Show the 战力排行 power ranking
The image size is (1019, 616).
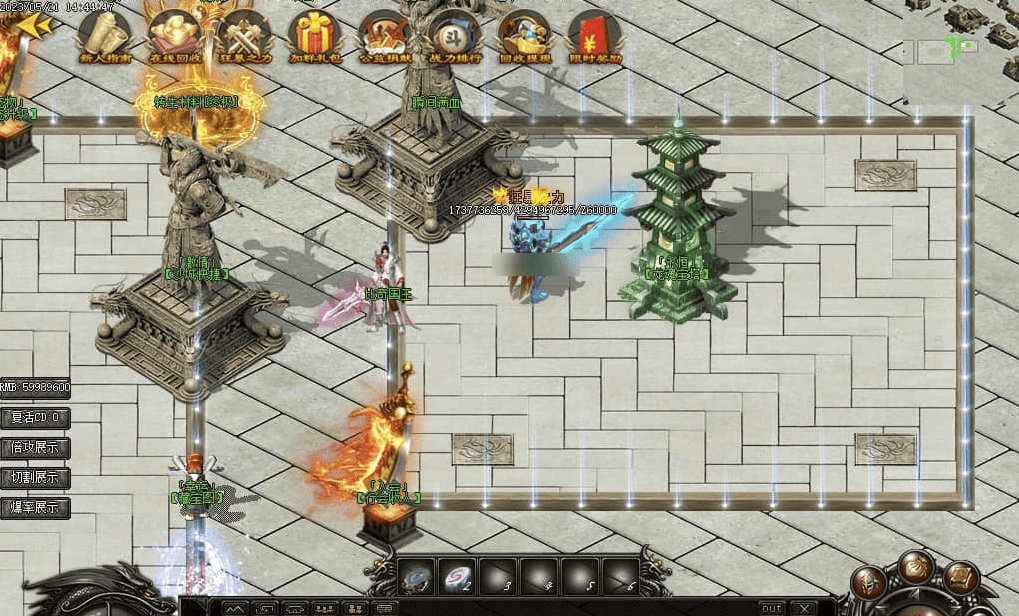pyautogui.click(x=453, y=34)
